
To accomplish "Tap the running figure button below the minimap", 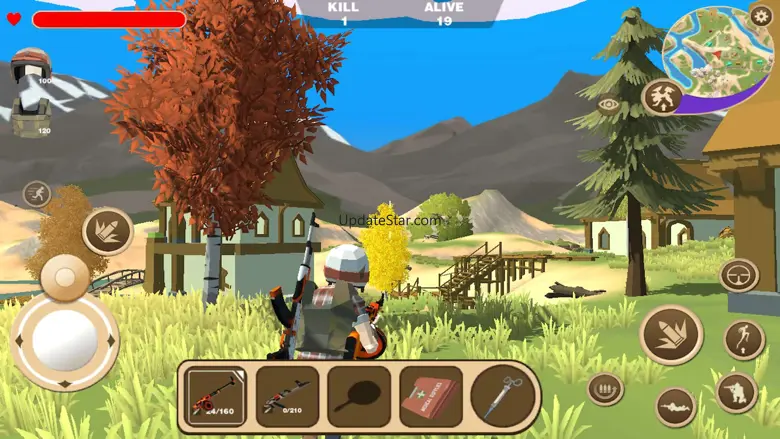I will pos(662,97).
